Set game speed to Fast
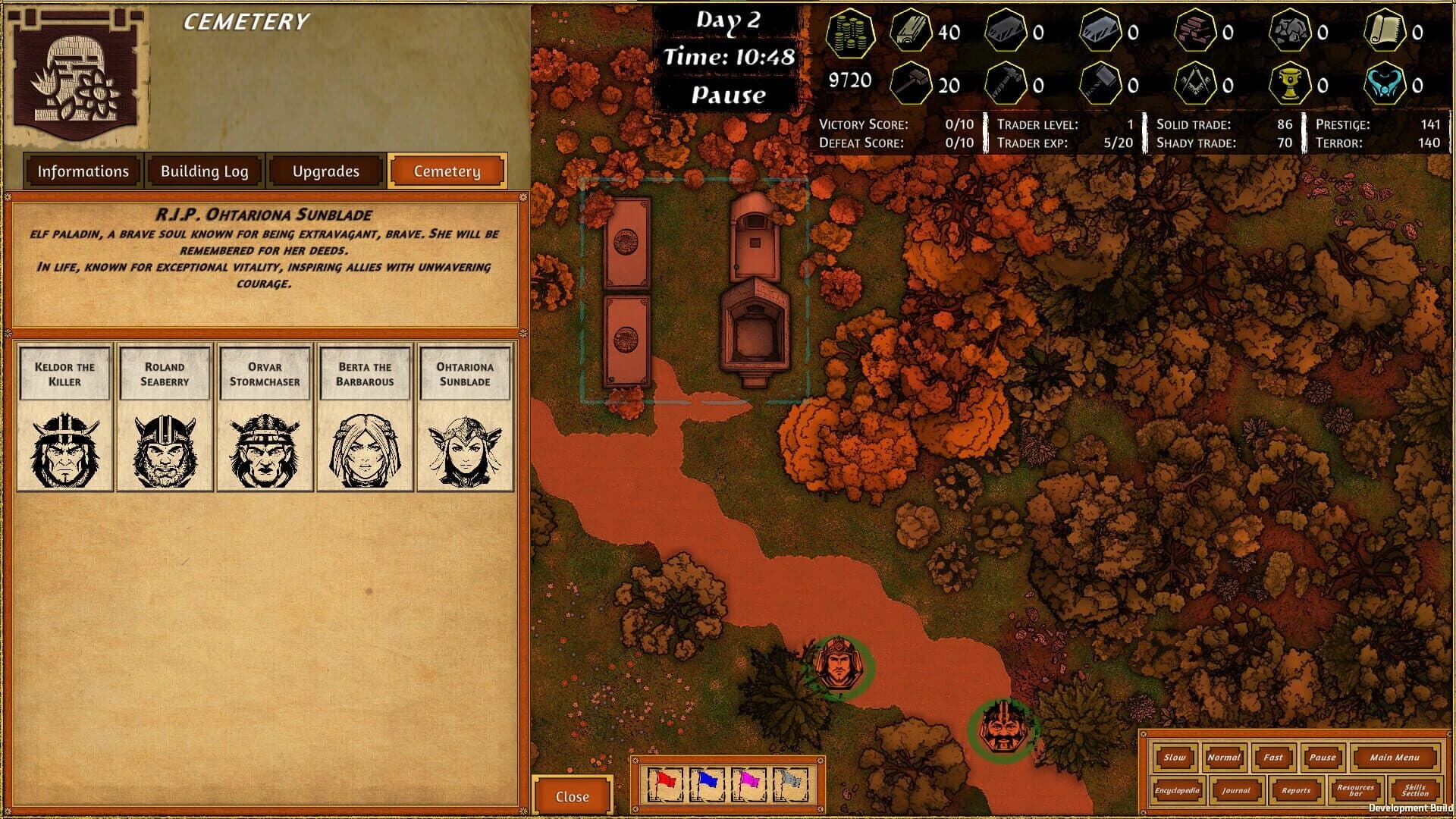The height and width of the screenshot is (819, 1456). pyautogui.click(x=1272, y=758)
